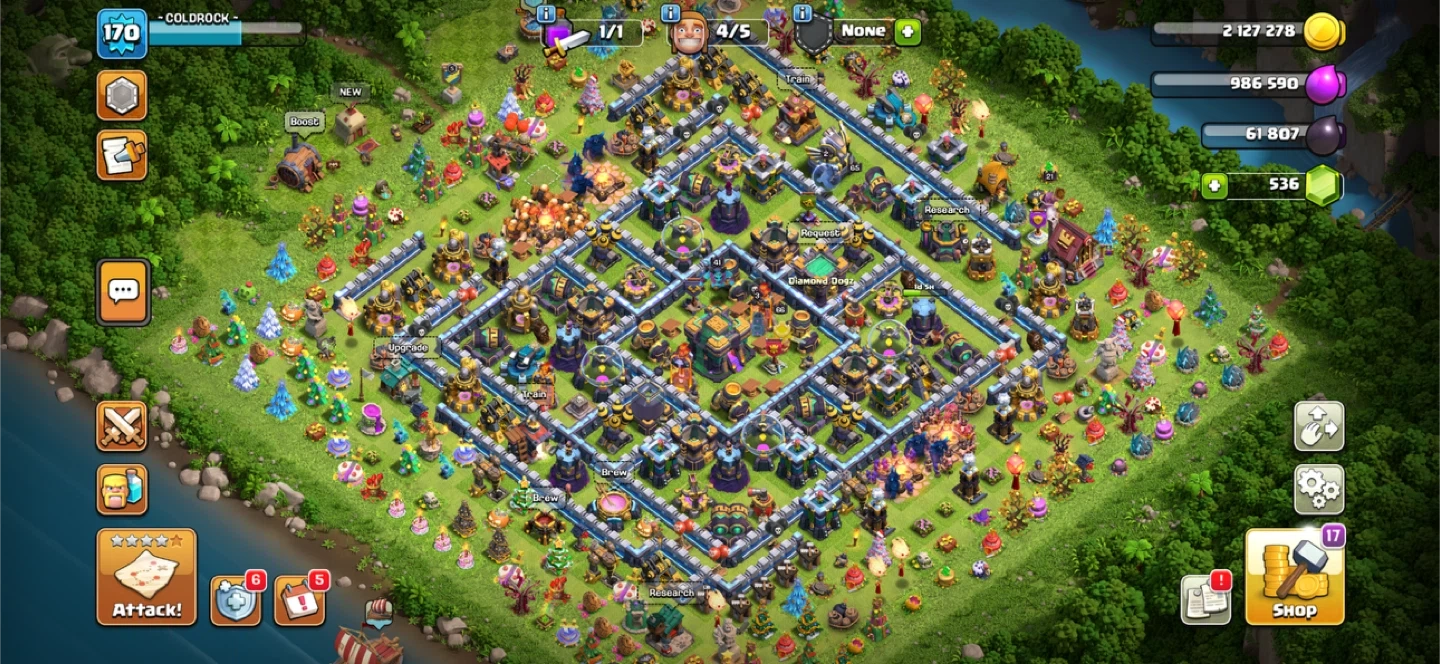
Task: Open the chat speech bubble
Action: (x=123, y=292)
